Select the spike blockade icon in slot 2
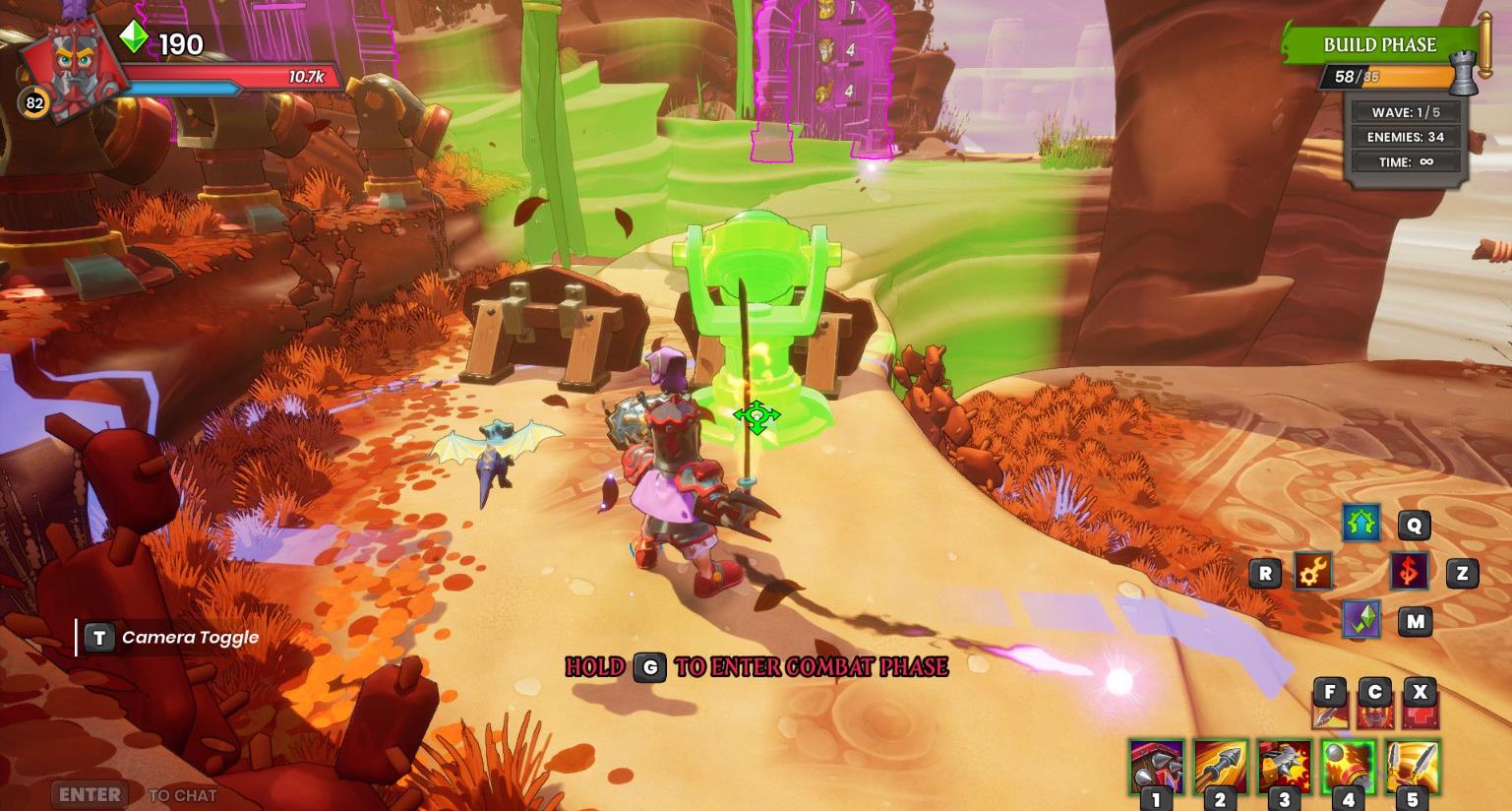This screenshot has height=811, width=1512. pos(1220,766)
